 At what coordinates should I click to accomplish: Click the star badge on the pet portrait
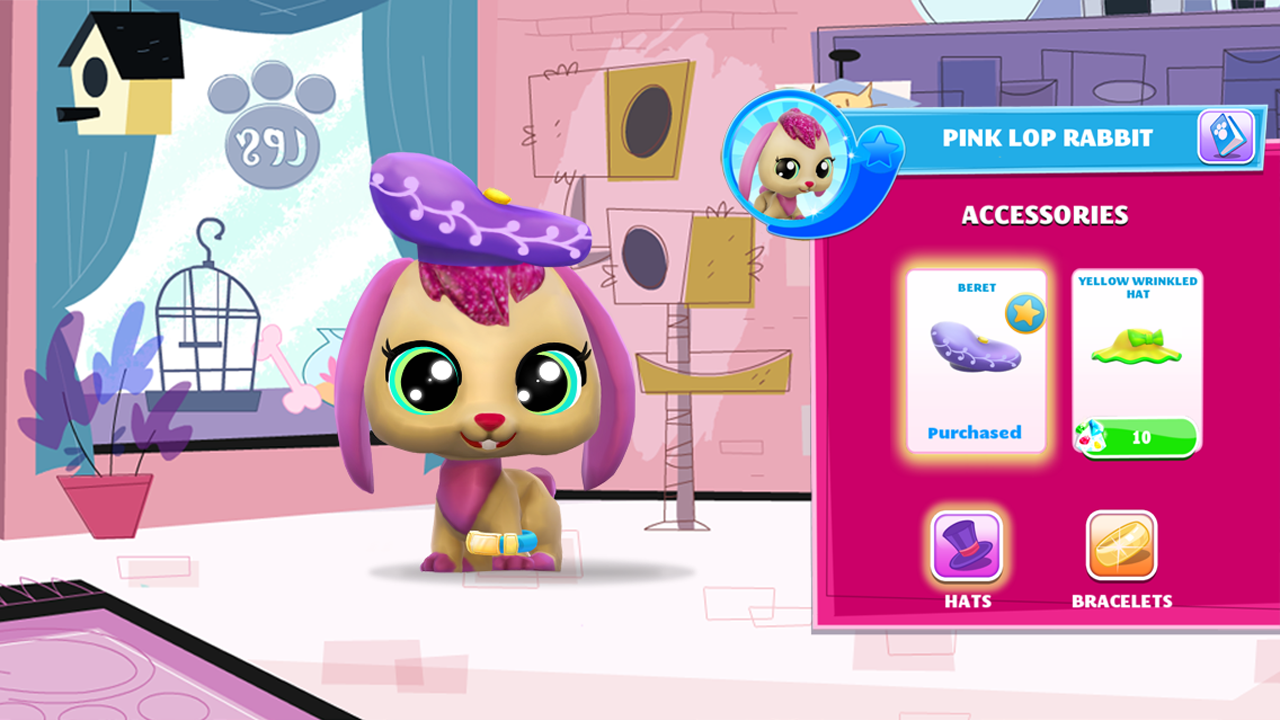point(882,150)
